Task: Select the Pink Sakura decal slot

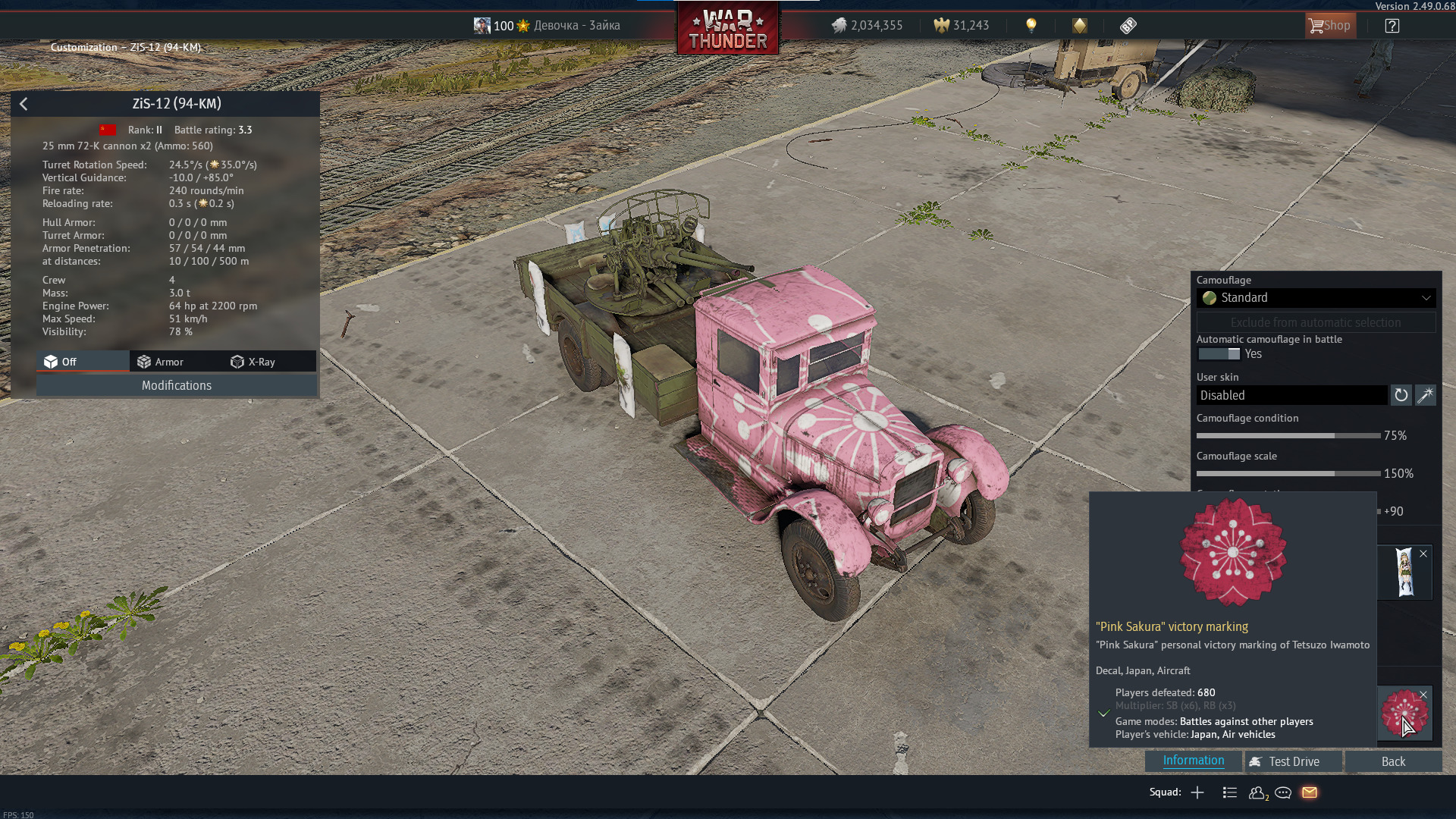Action: pyautogui.click(x=1404, y=713)
